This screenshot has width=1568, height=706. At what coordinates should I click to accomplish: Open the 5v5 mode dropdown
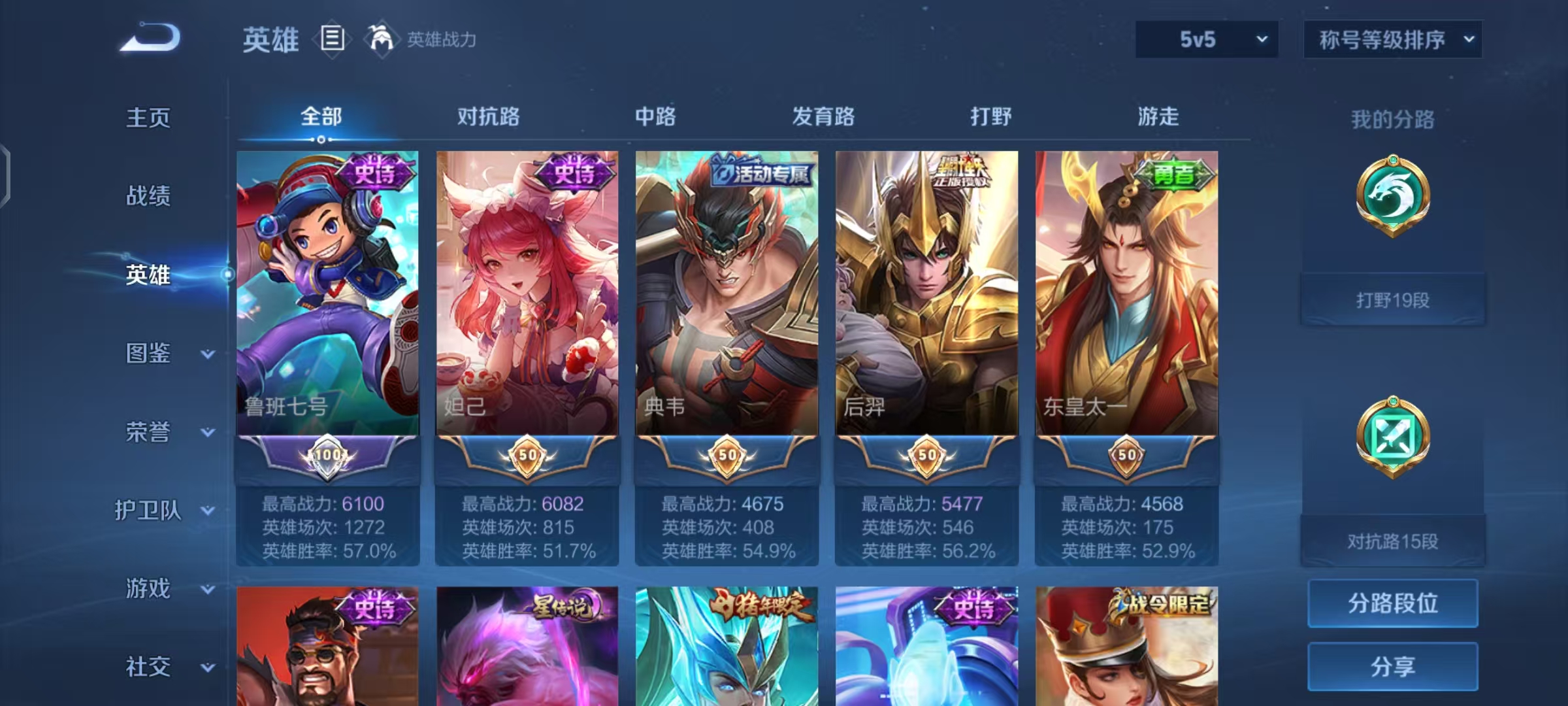[1205, 39]
